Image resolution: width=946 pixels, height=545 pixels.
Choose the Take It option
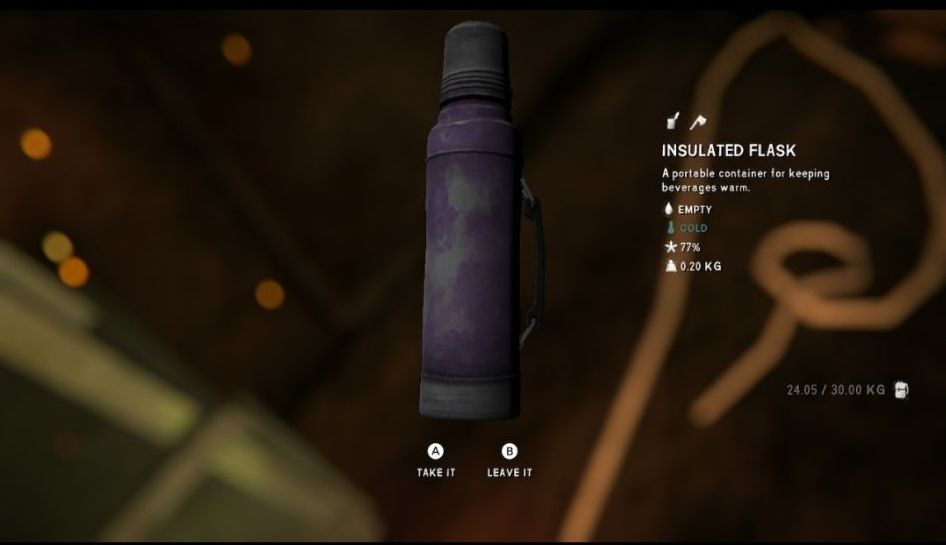pyautogui.click(x=436, y=460)
